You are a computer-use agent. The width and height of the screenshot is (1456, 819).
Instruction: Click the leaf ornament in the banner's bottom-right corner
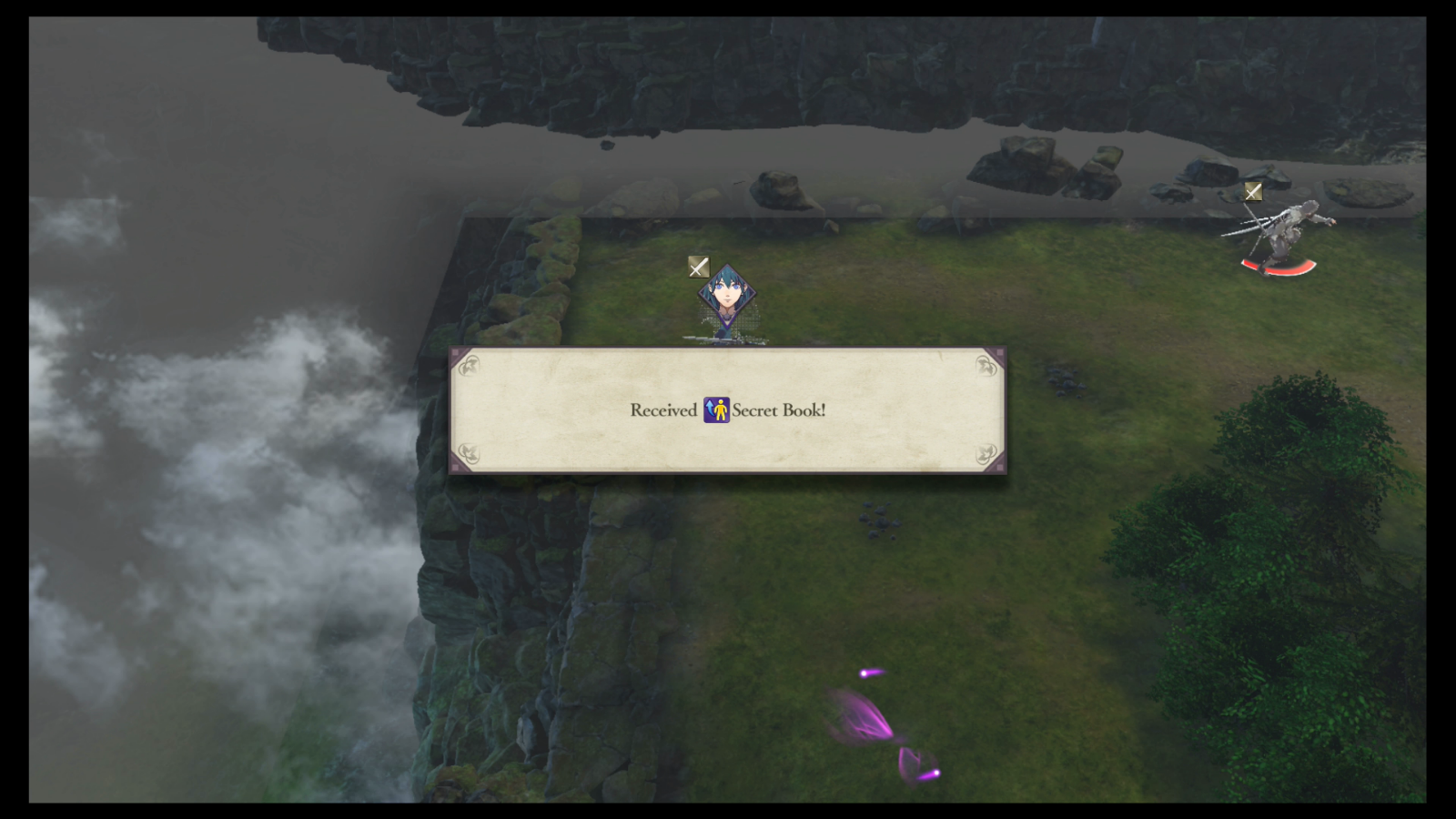click(x=984, y=452)
